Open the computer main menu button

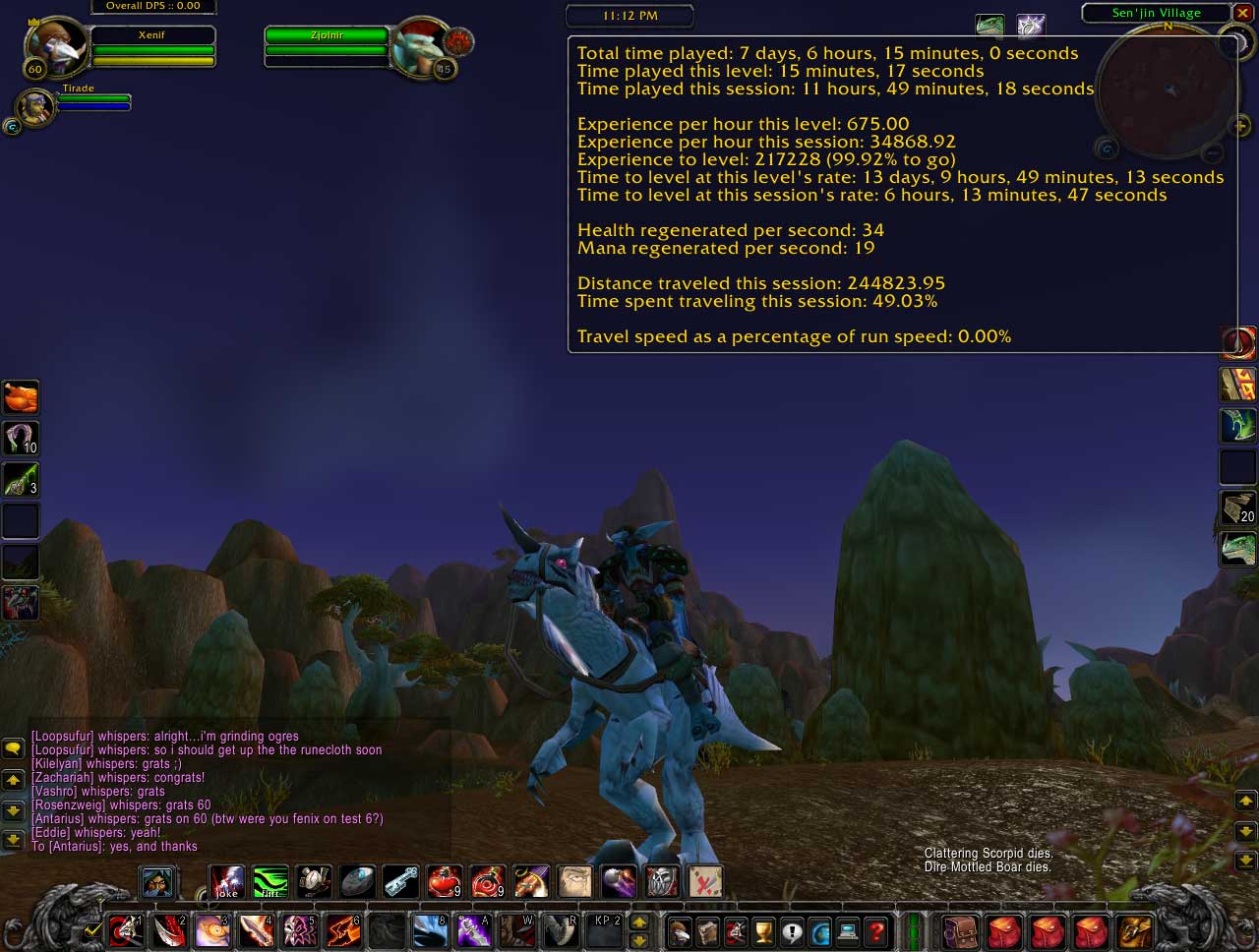click(848, 930)
